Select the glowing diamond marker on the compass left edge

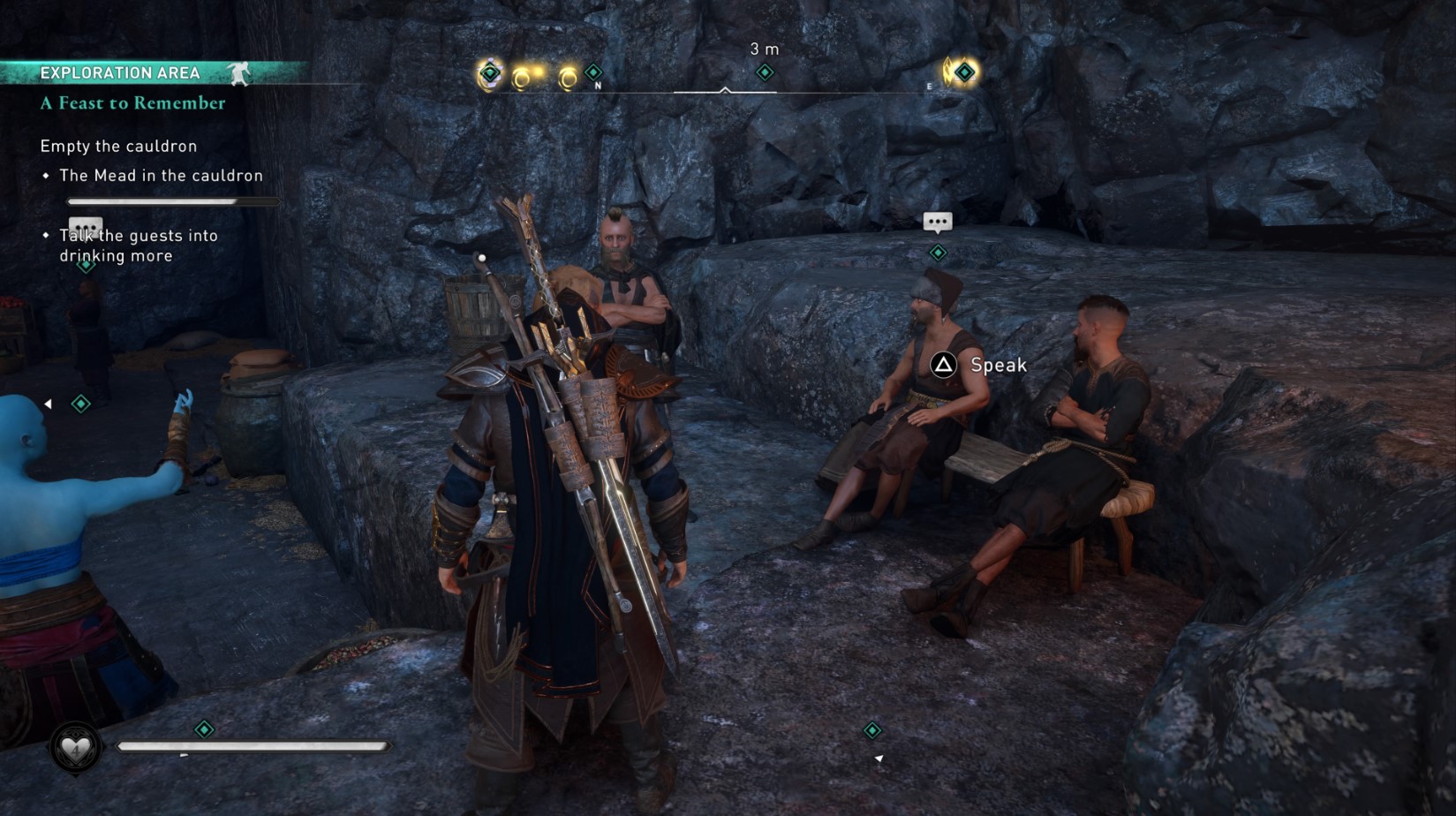488,72
